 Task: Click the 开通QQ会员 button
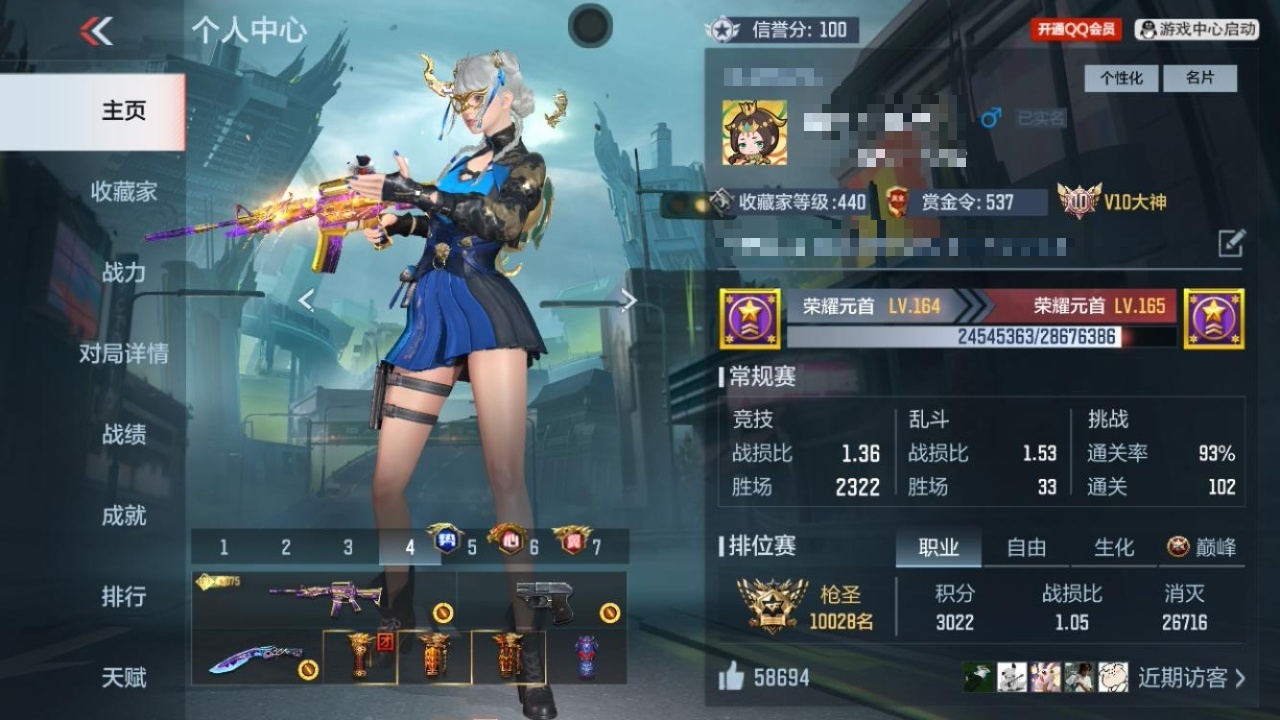tap(1076, 30)
